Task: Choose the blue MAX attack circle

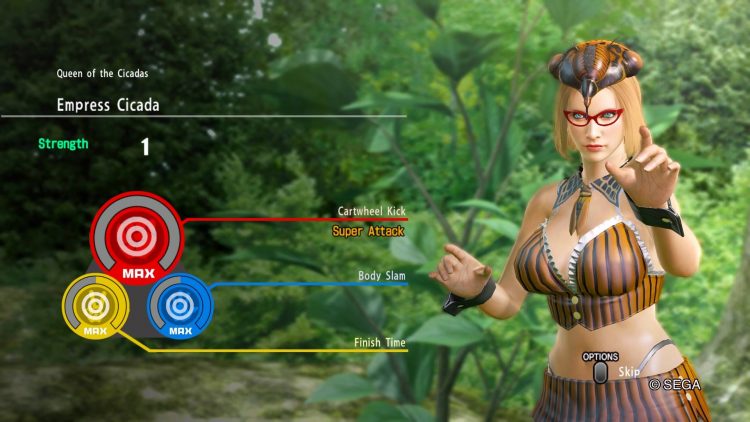Action: 180,304
